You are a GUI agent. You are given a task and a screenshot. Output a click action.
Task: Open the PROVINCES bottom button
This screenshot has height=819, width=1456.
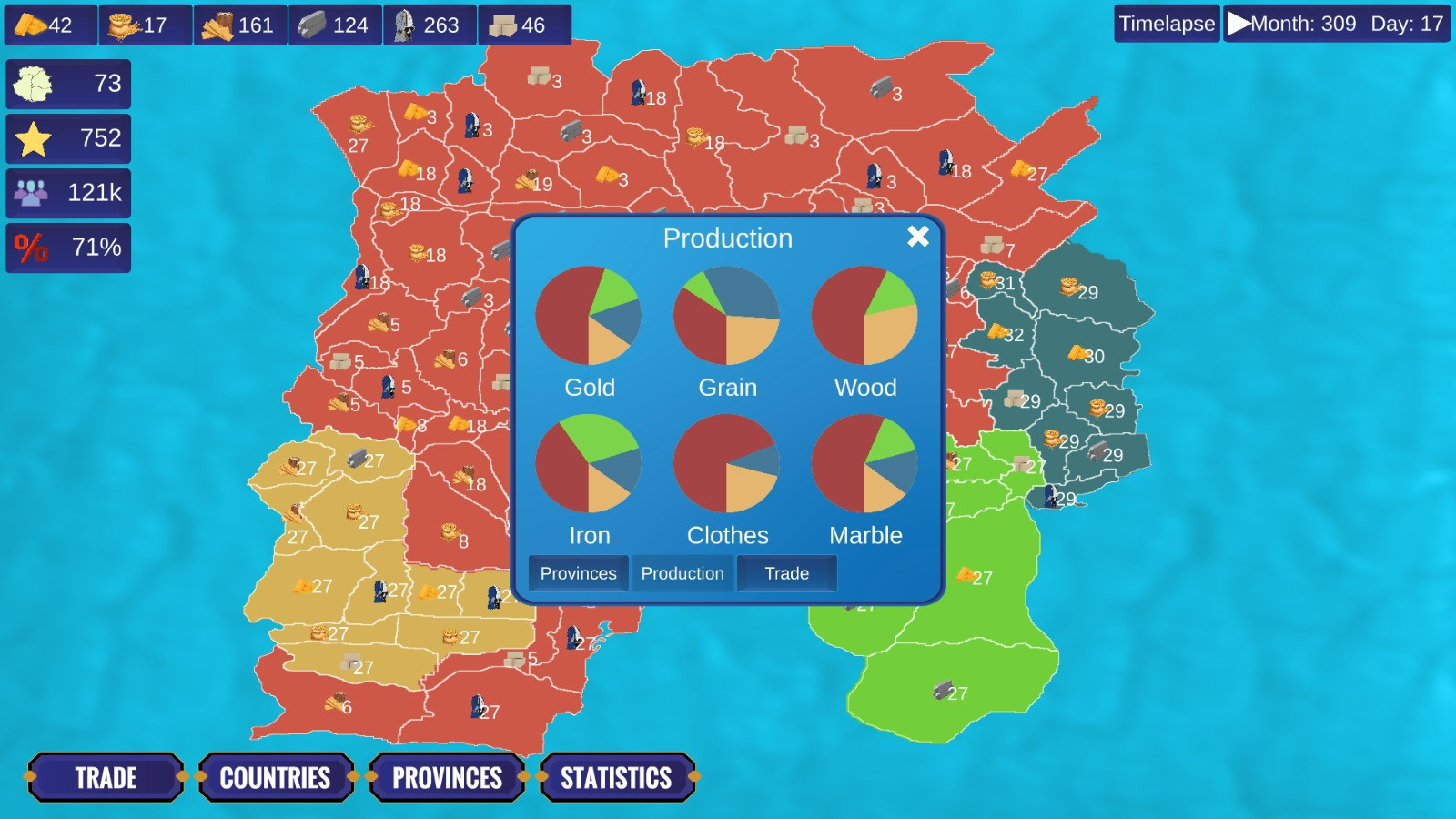tap(447, 777)
